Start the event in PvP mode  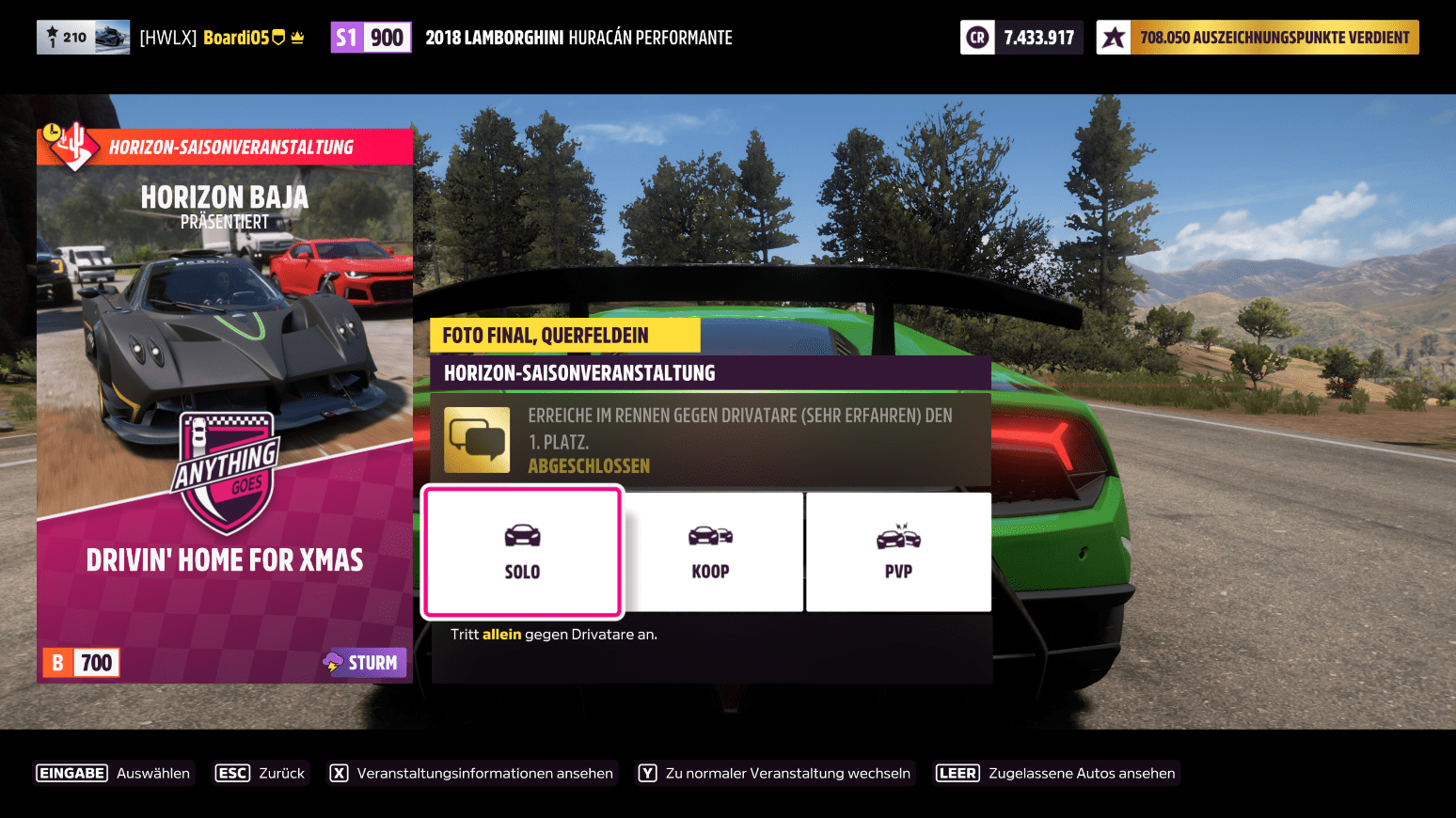coord(898,552)
